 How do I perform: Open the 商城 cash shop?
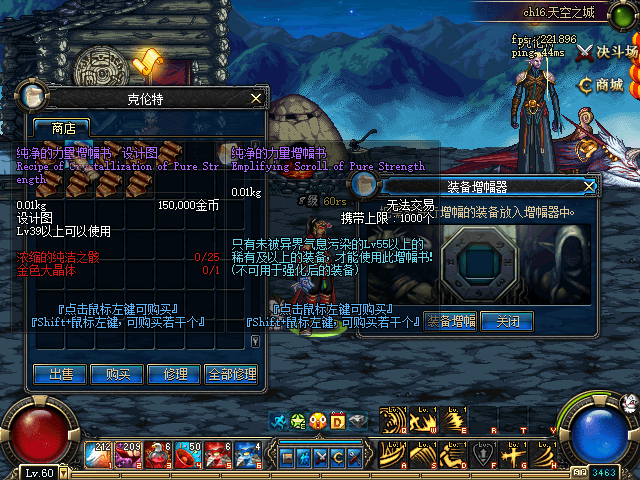(600, 84)
